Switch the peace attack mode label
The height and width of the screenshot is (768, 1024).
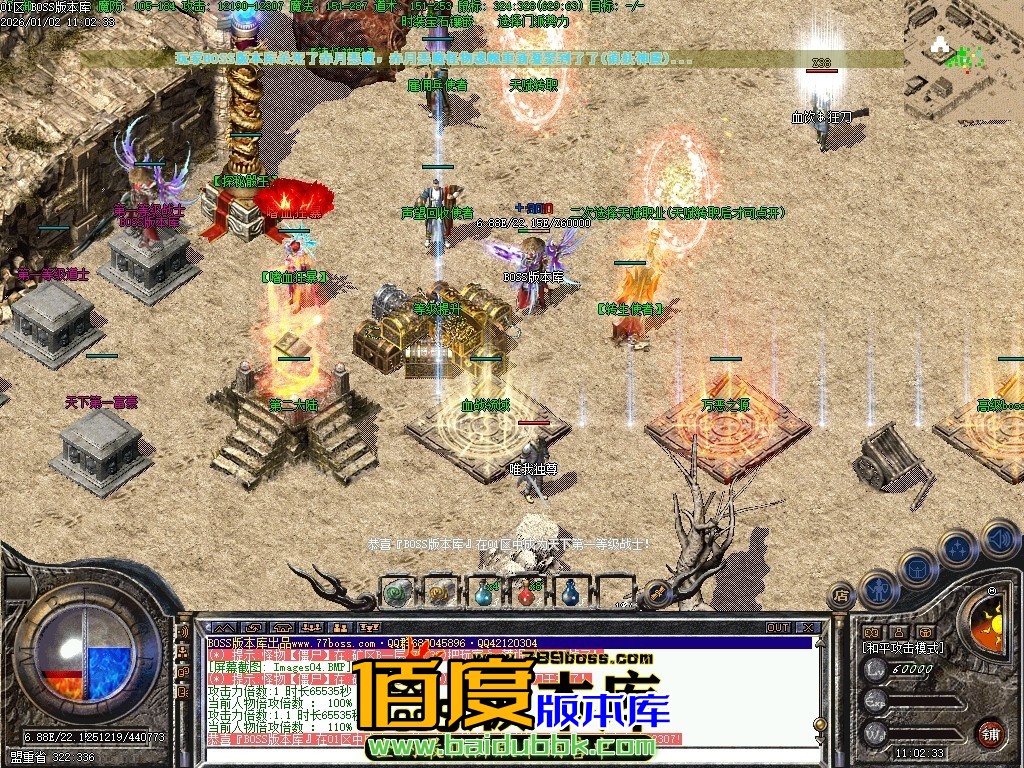click(x=903, y=648)
